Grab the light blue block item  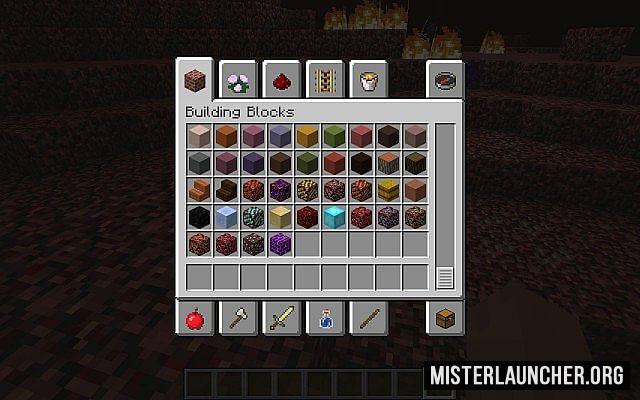click(226, 216)
